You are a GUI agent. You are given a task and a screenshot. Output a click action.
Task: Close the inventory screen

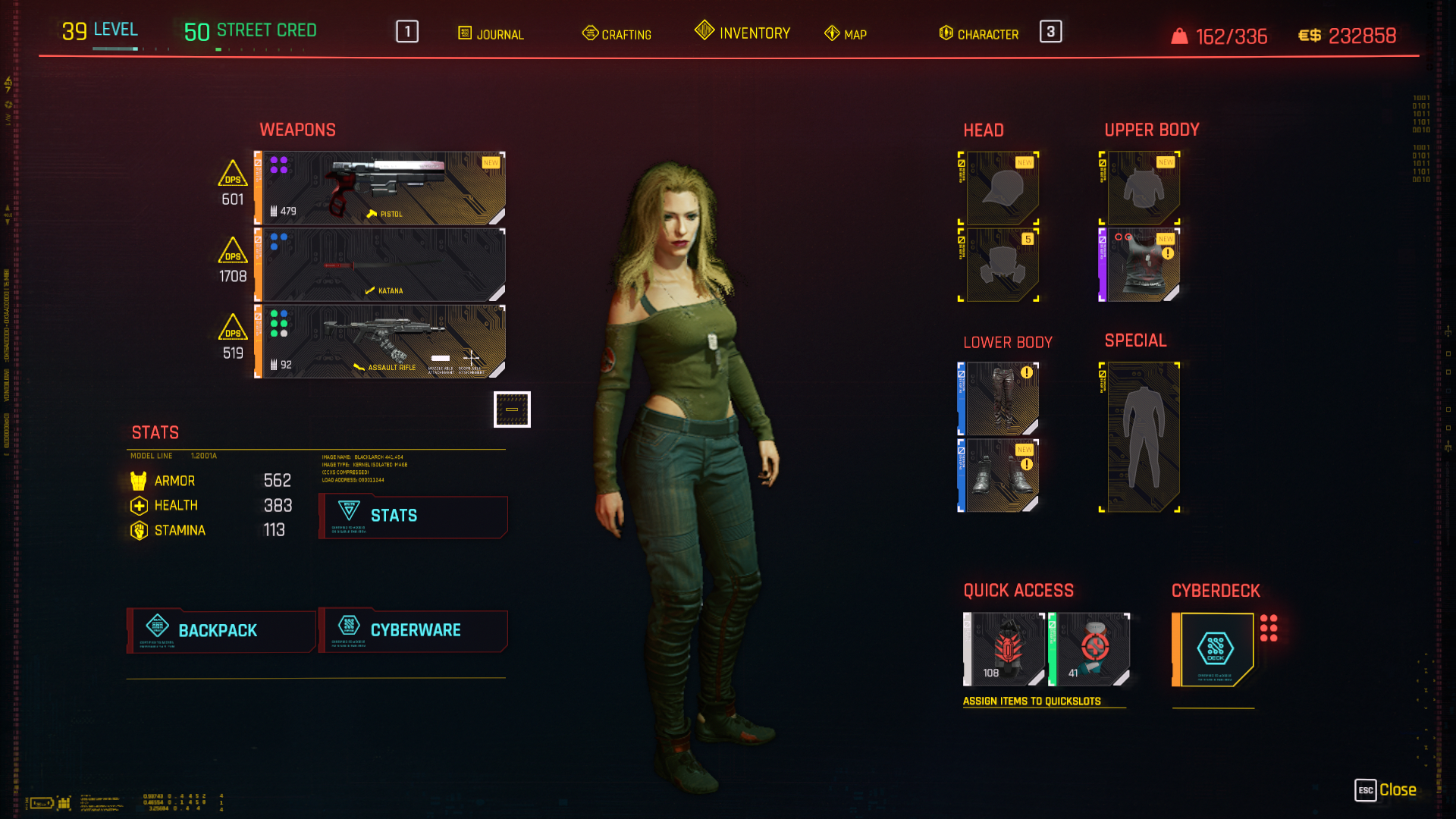pyautogui.click(x=1386, y=790)
